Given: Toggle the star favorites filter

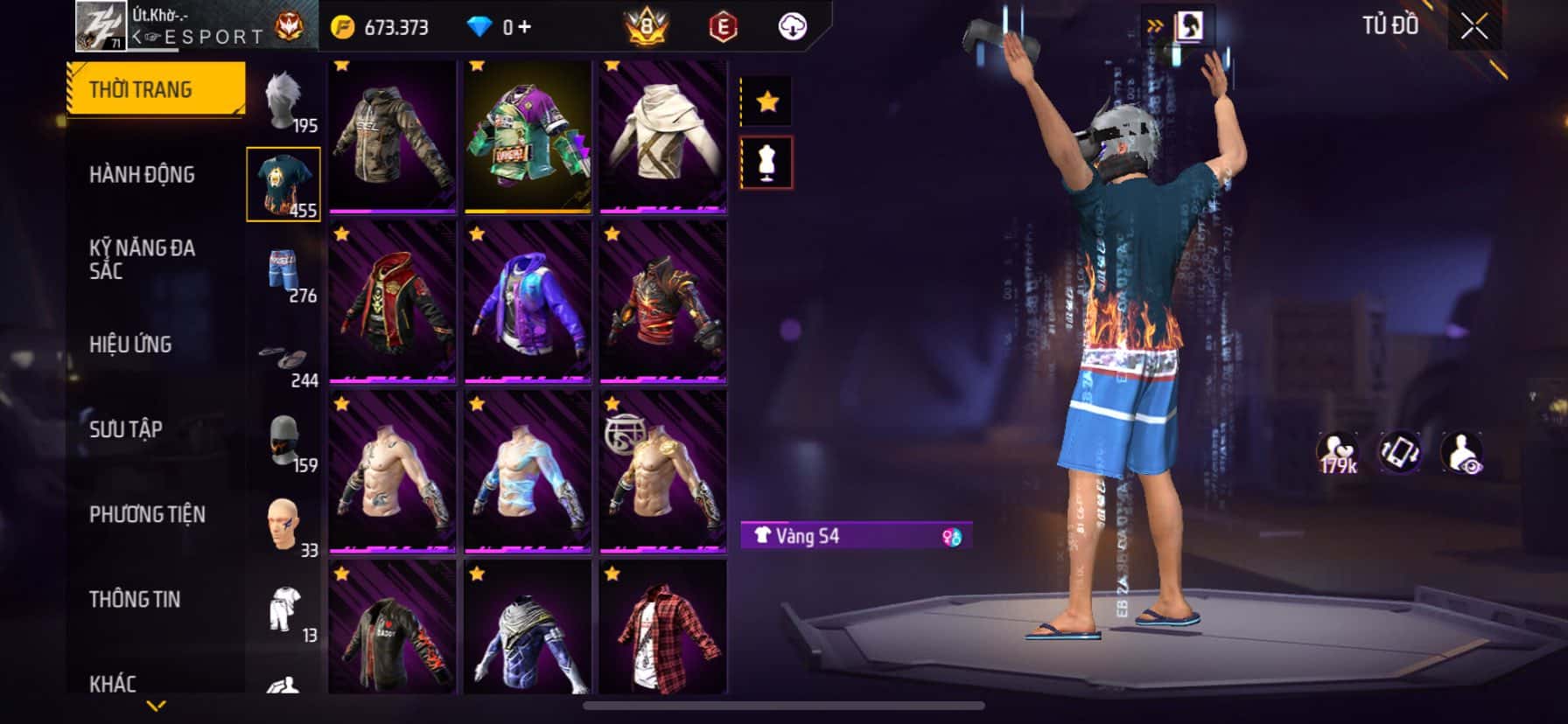Looking at the screenshot, I should pos(766,102).
